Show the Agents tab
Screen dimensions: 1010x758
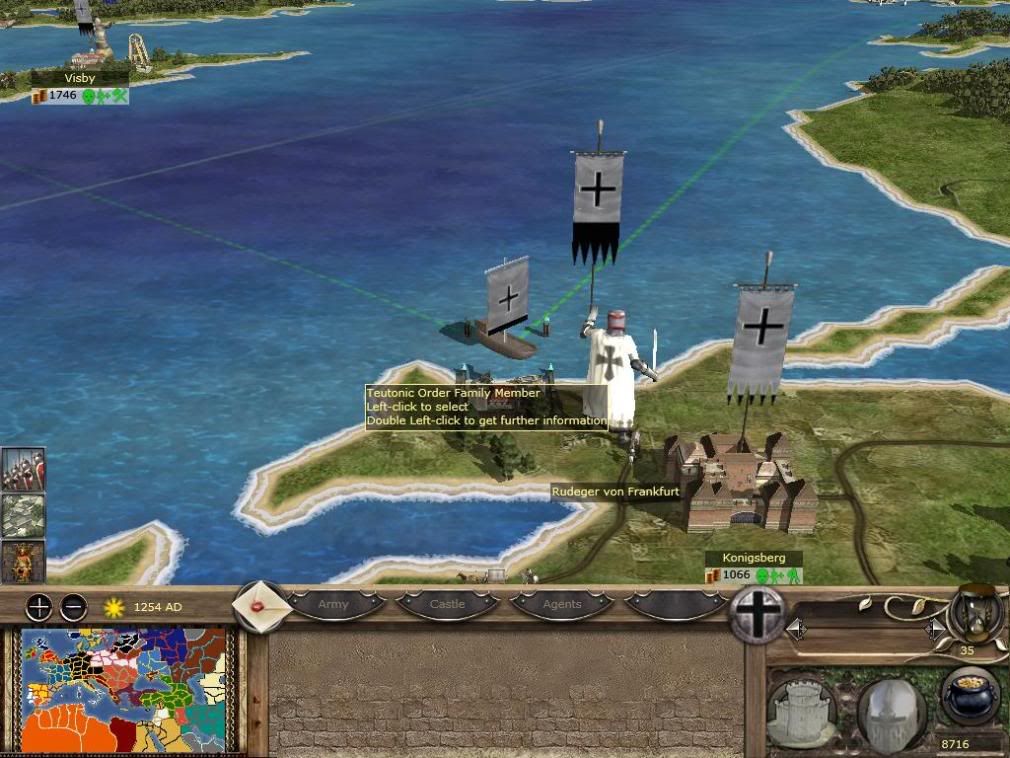[x=561, y=605]
